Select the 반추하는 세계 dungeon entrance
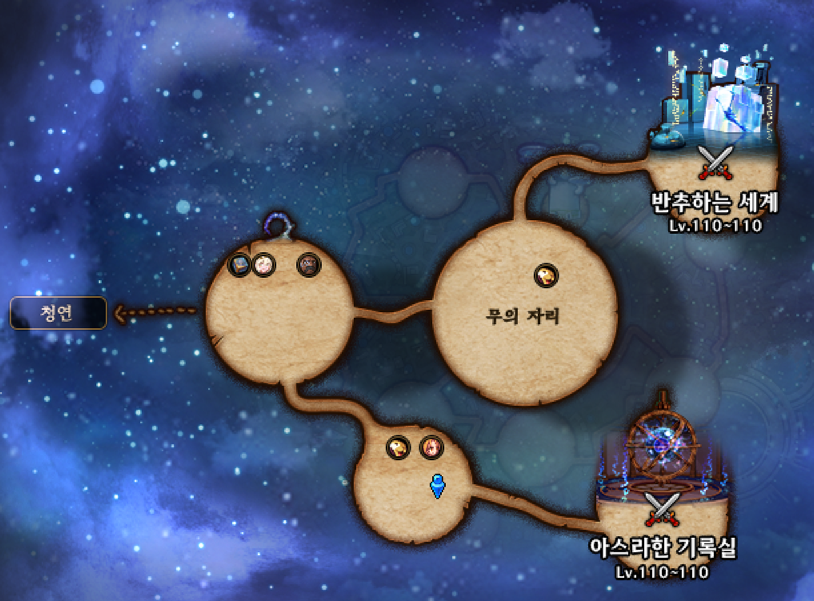This screenshot has width=814, height=601. (x=713, y=160)
